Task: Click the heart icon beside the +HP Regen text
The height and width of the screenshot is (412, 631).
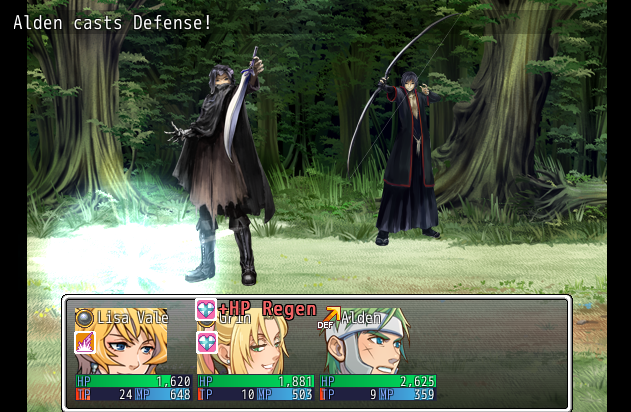Action: (206, 309)
